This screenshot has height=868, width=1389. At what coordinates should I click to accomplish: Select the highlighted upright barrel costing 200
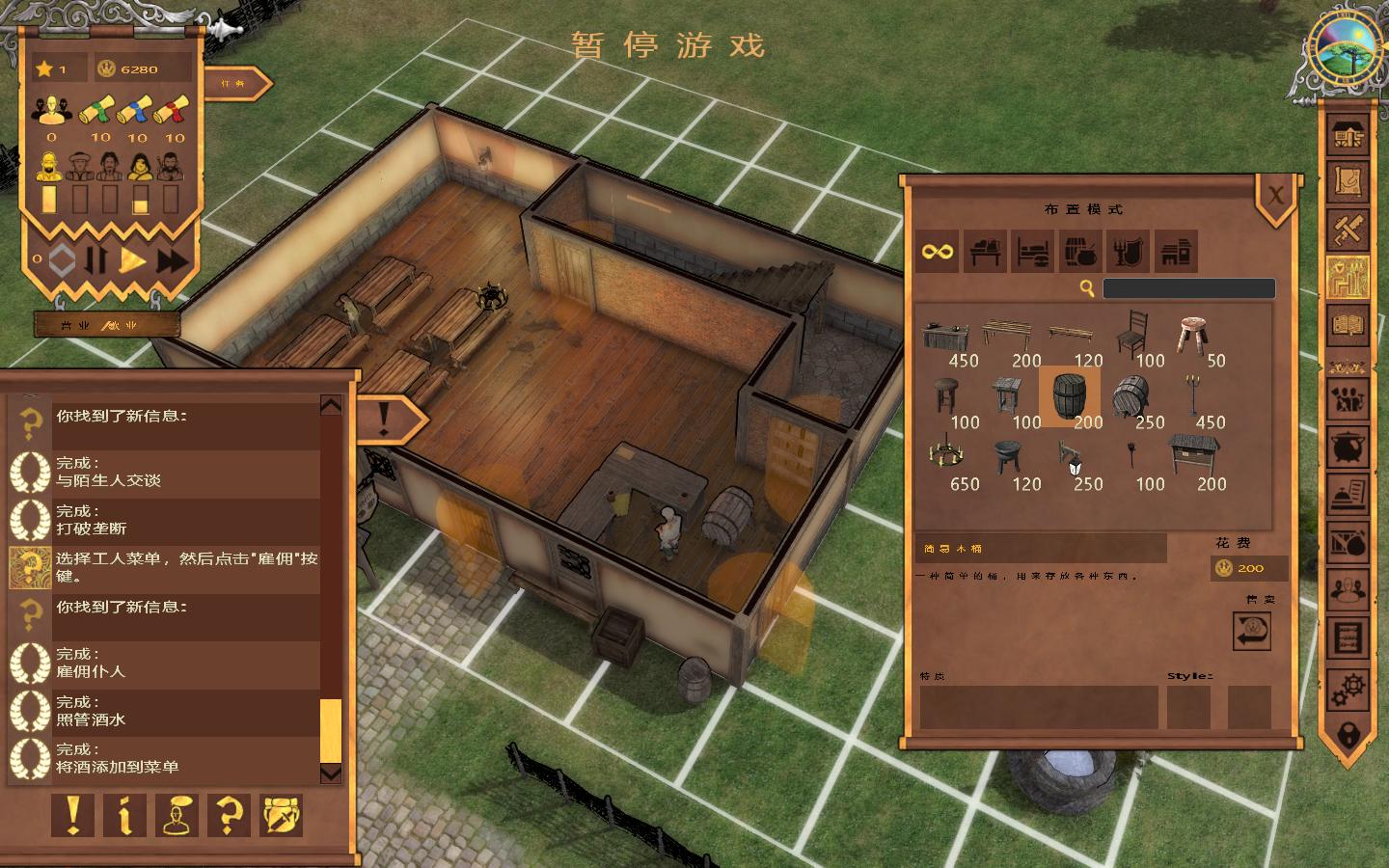[1069, 395]
